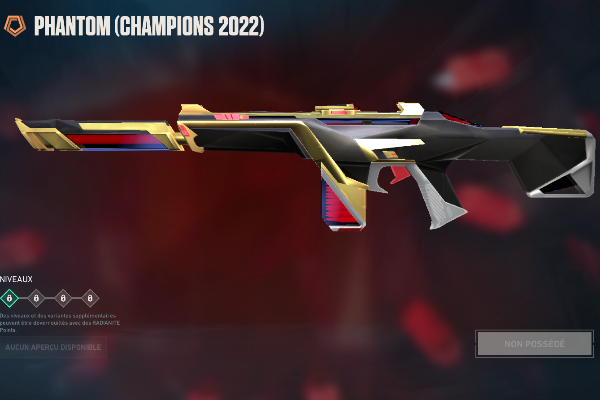
Task: Click the 'Non possédé' button
Action: (x=534, y=344)
